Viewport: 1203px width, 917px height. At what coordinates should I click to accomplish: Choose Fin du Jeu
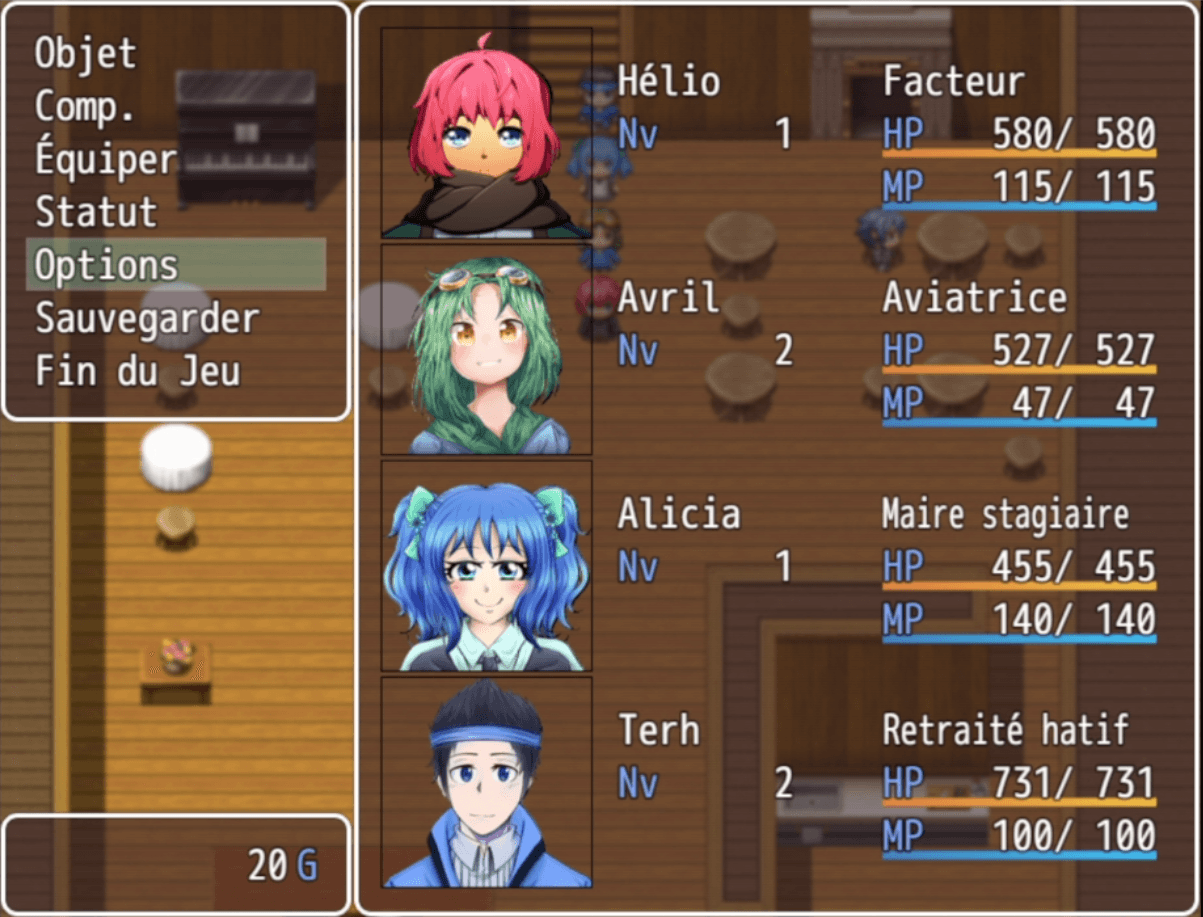137,371
